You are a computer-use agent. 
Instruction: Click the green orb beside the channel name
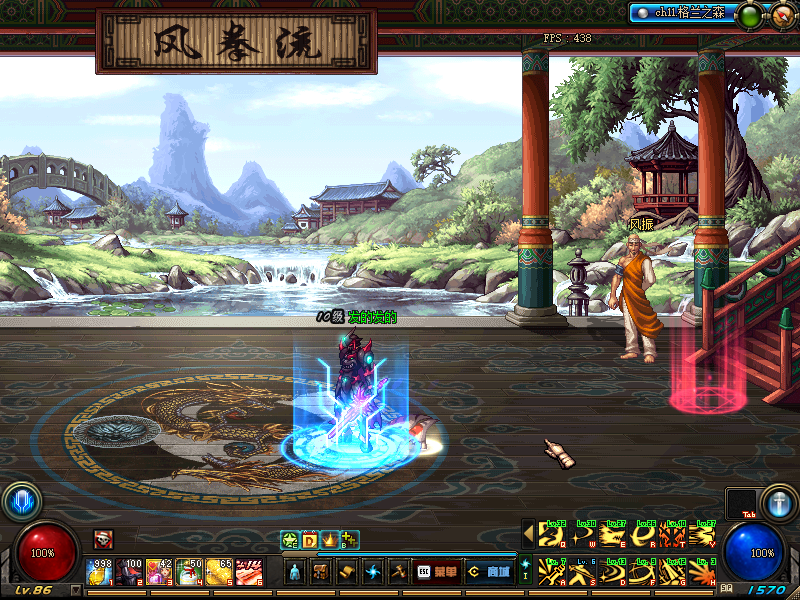click(749, 15)
